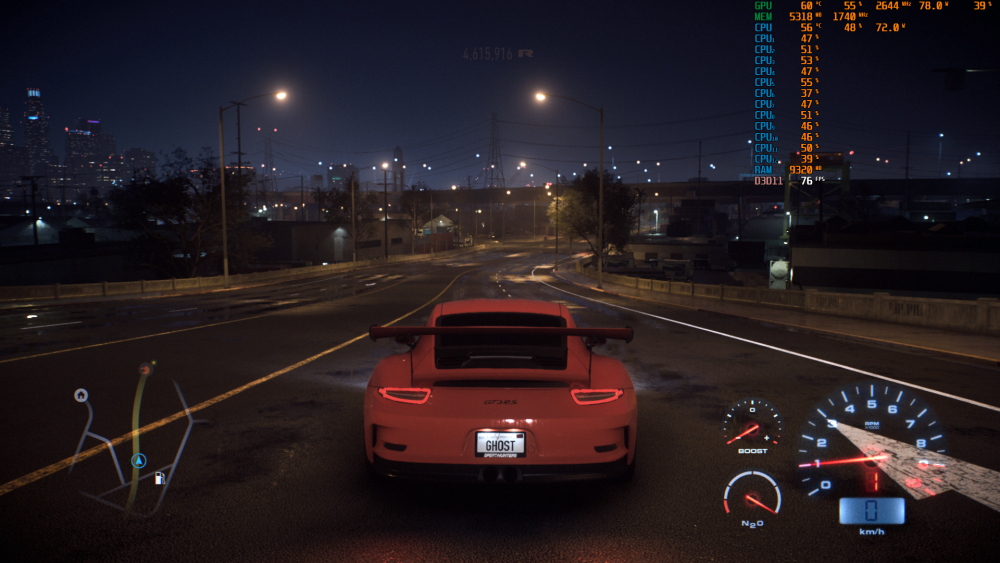This screenshot has height=563, width=1000.
Task: Select the orange destination marker on the minimap
Action: 145,369
